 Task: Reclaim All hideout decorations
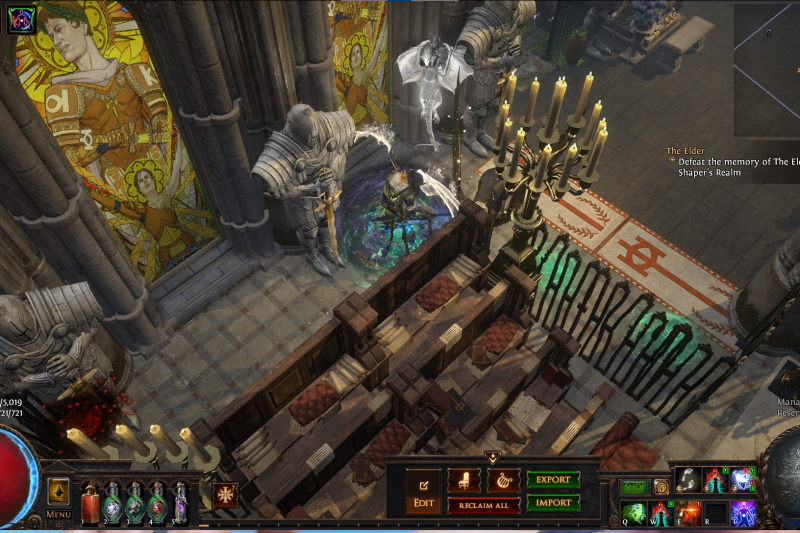pyautogui.click(x=483, y=505)
